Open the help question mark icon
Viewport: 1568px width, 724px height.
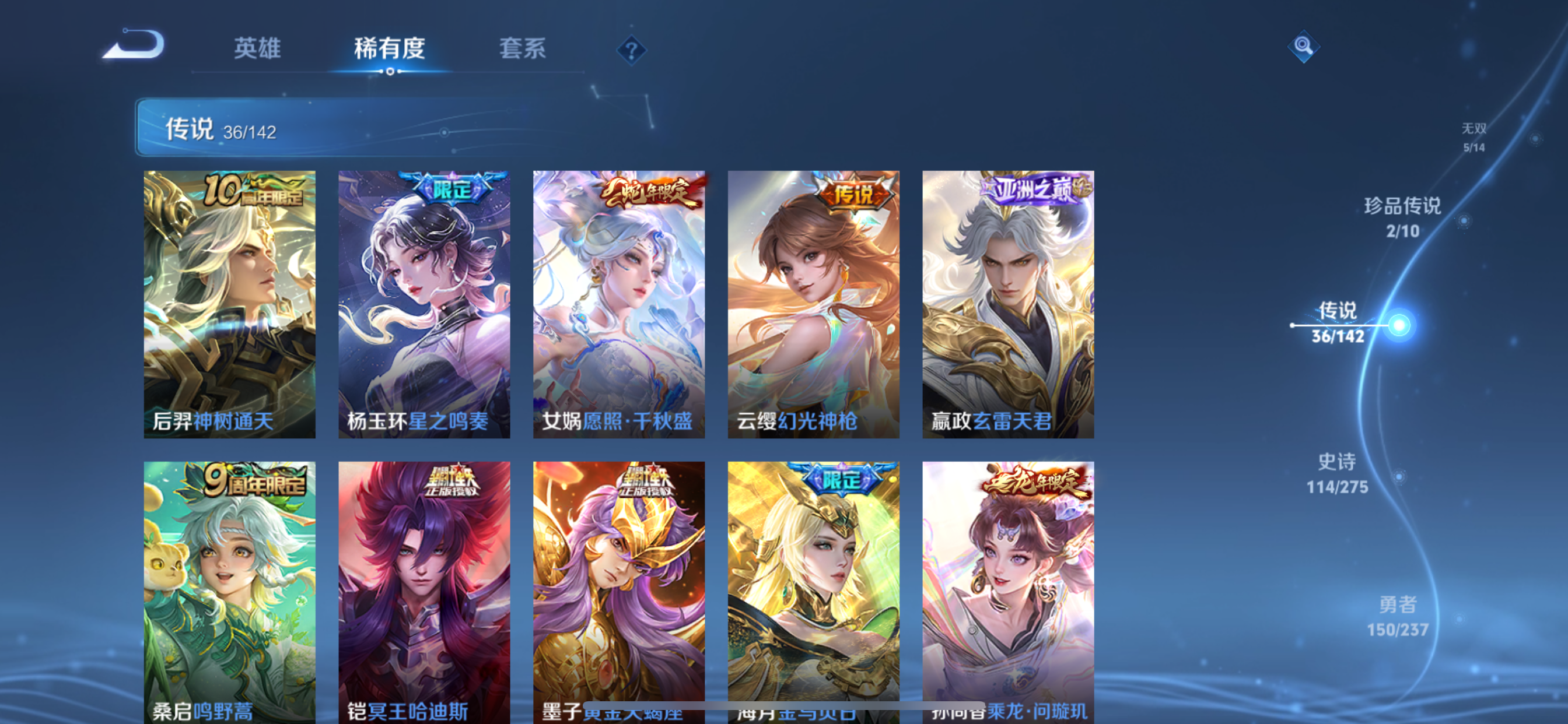(633, 52)
